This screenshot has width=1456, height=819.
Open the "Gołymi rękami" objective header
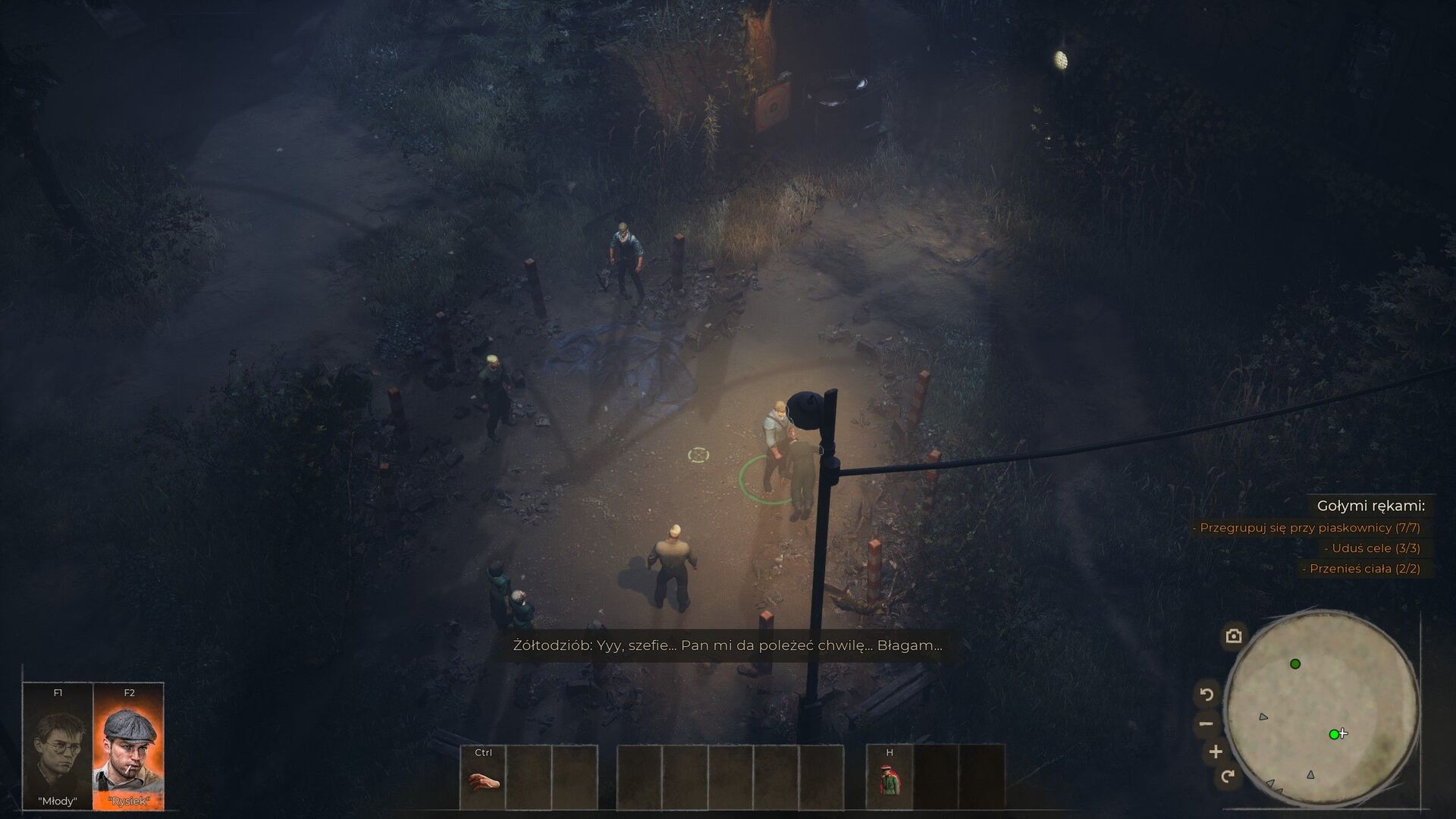pyautogui.click(x=1370, y=506)
